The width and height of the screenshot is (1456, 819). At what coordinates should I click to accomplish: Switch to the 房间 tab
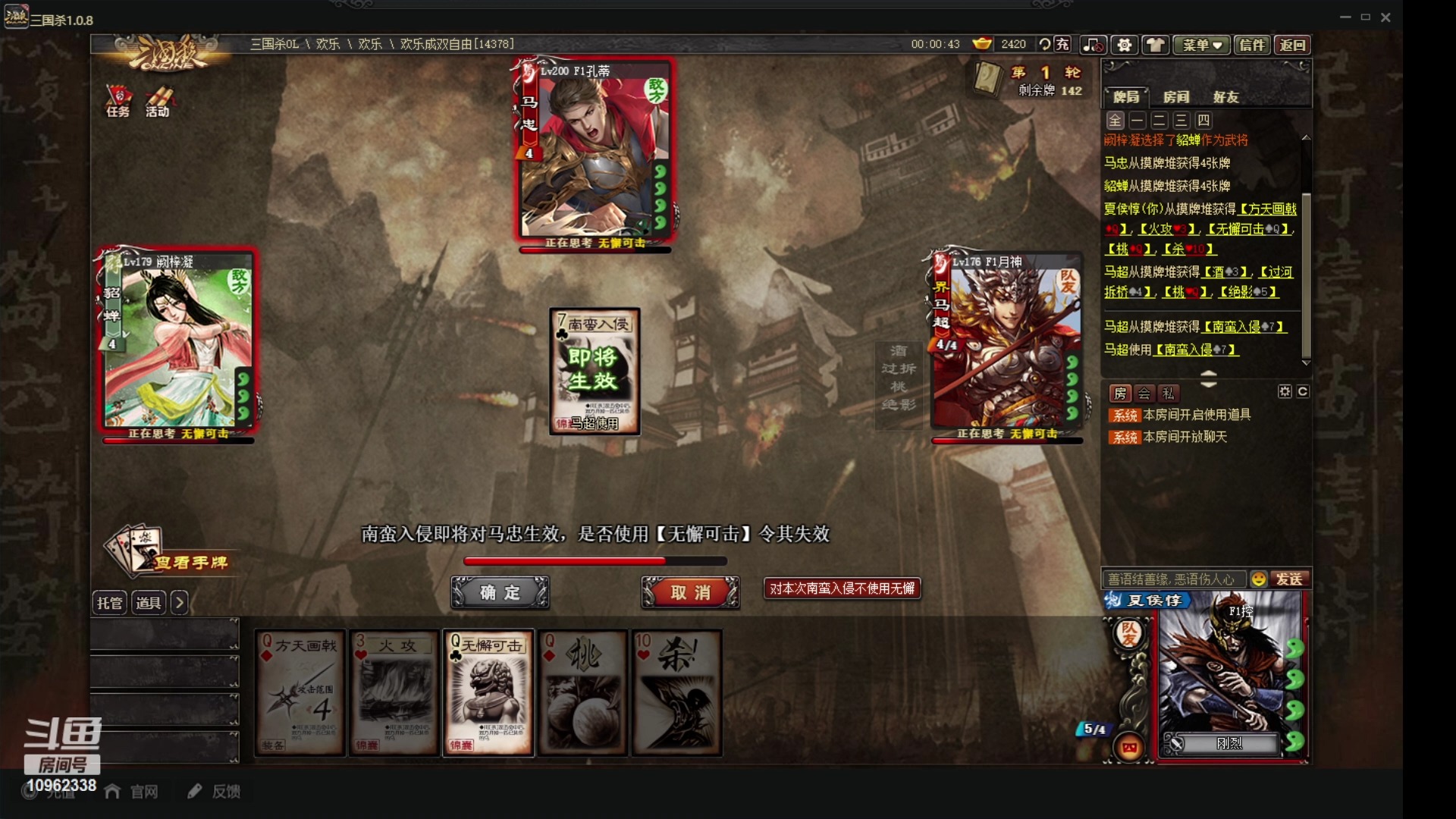[1178, 96]
